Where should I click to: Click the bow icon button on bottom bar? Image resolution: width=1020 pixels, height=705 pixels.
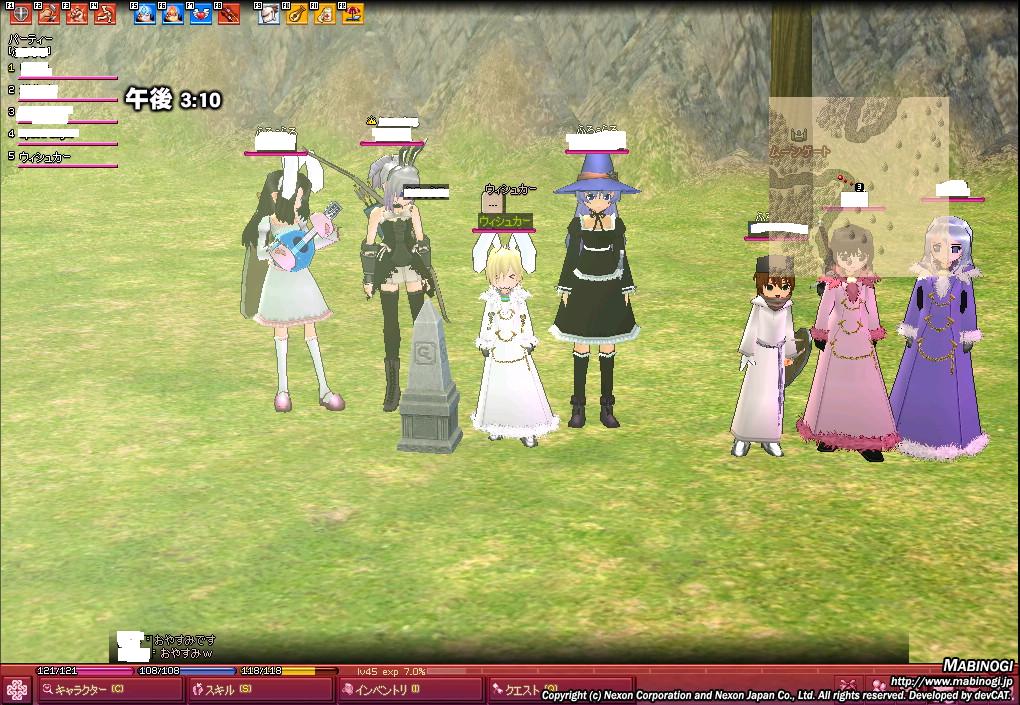tap(848, 685)
